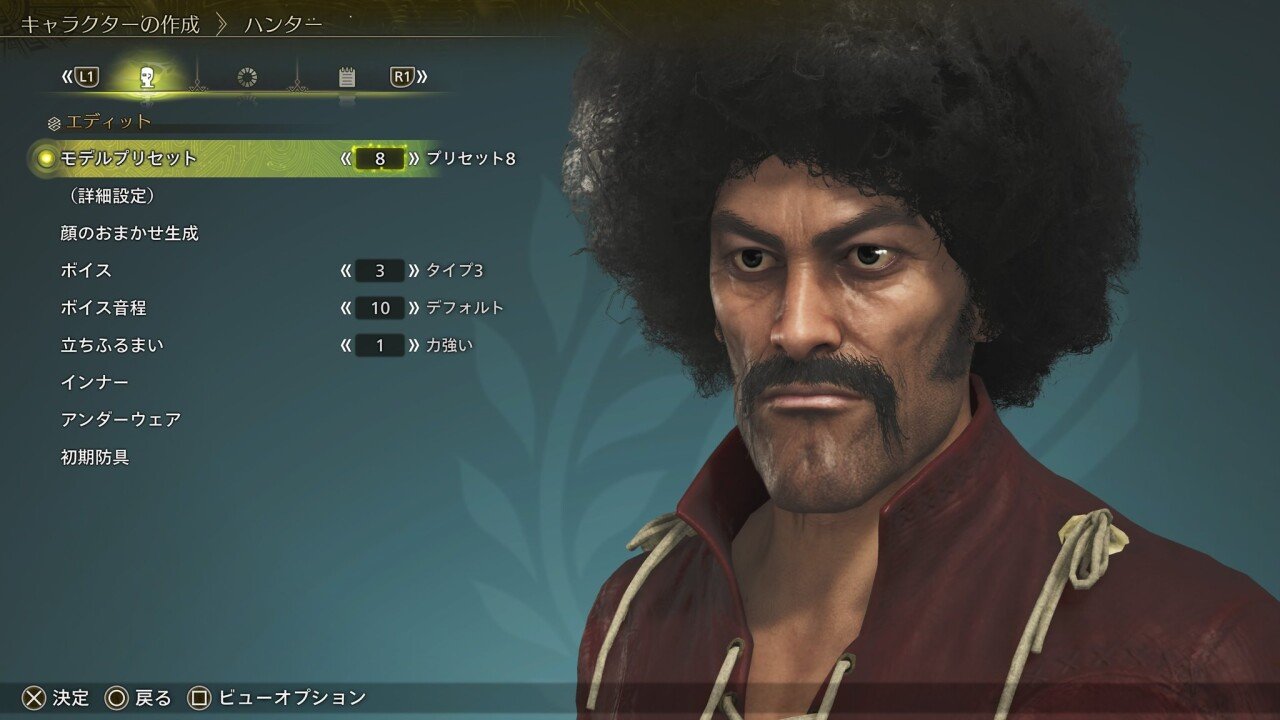Switch to the circular gear-shaped tab
1280x720 pixels.
[x=247, y=77]
